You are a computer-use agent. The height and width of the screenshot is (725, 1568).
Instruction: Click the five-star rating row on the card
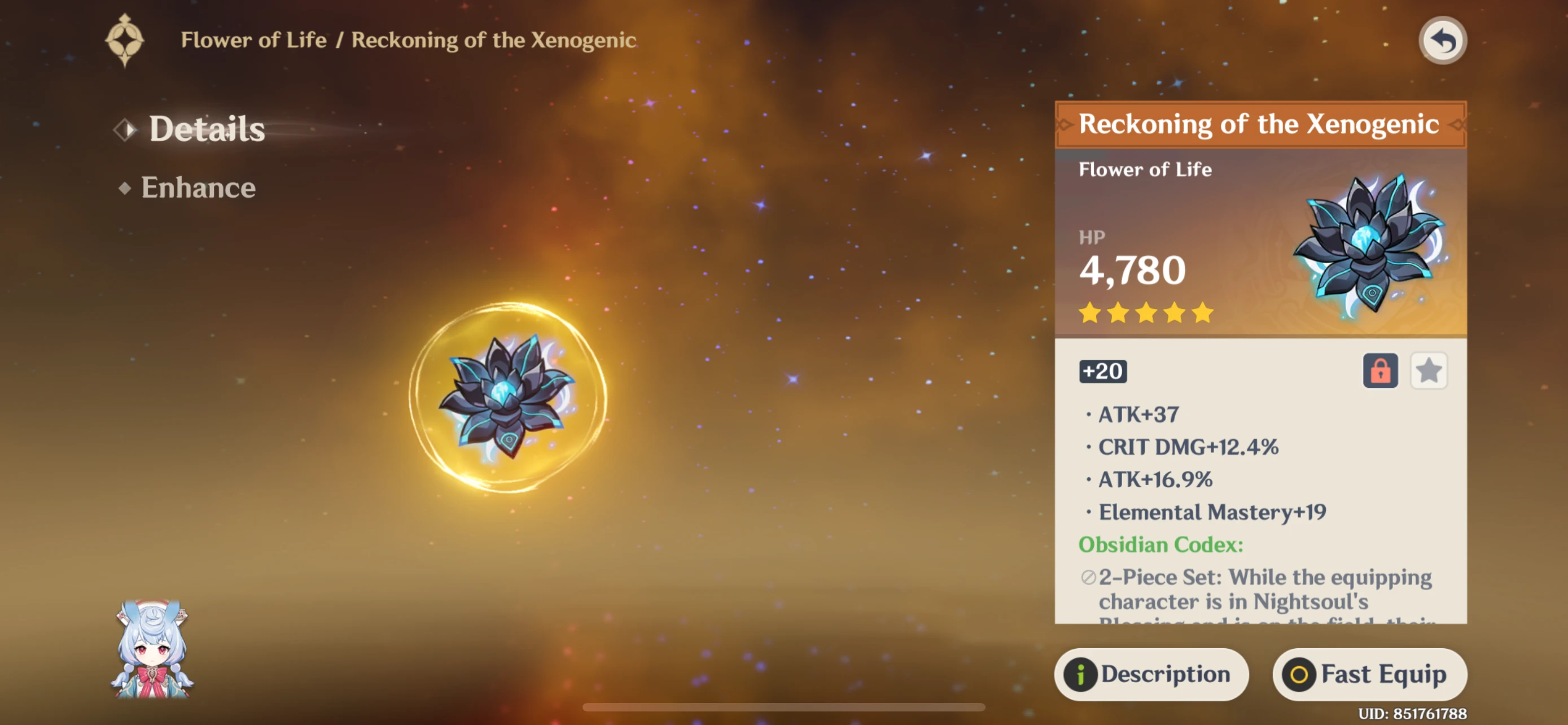click(x=1147, y=312)
